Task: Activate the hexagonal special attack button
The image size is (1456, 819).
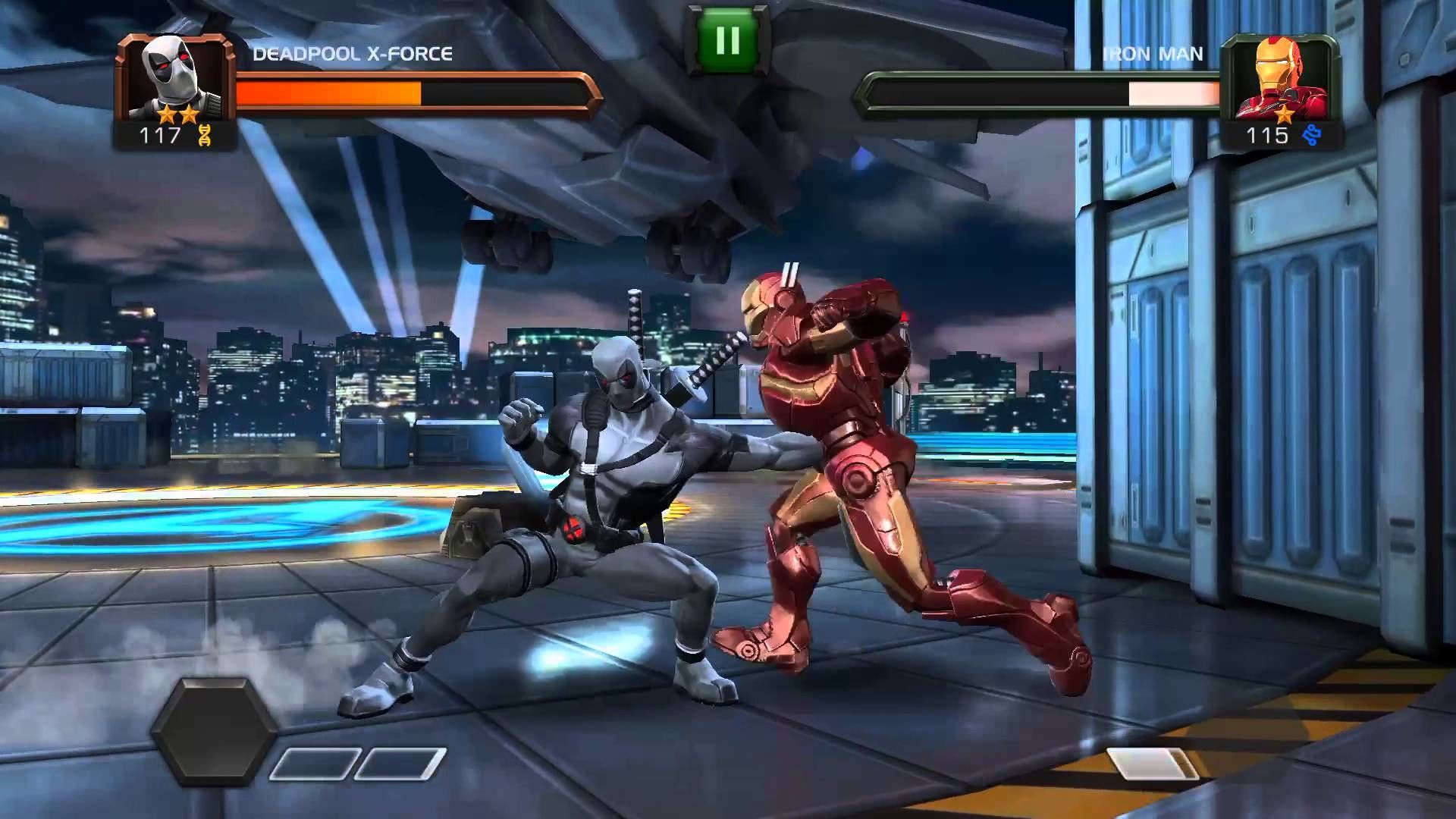Action: [x=215, y=730]
